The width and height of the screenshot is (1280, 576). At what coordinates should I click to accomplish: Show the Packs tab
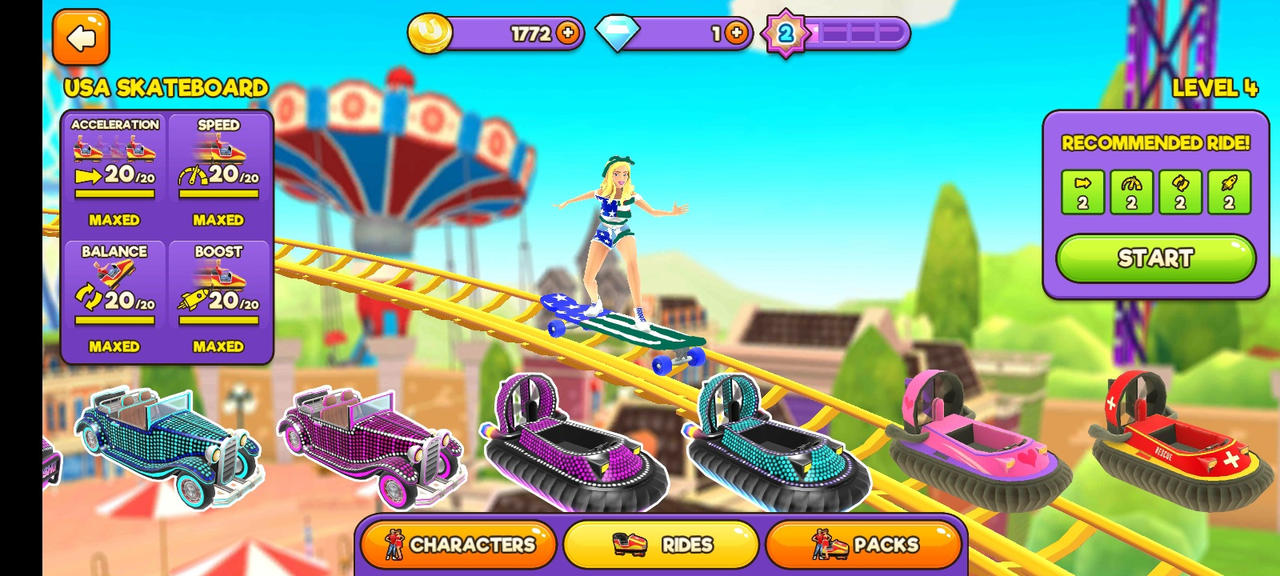pos(864,545)
